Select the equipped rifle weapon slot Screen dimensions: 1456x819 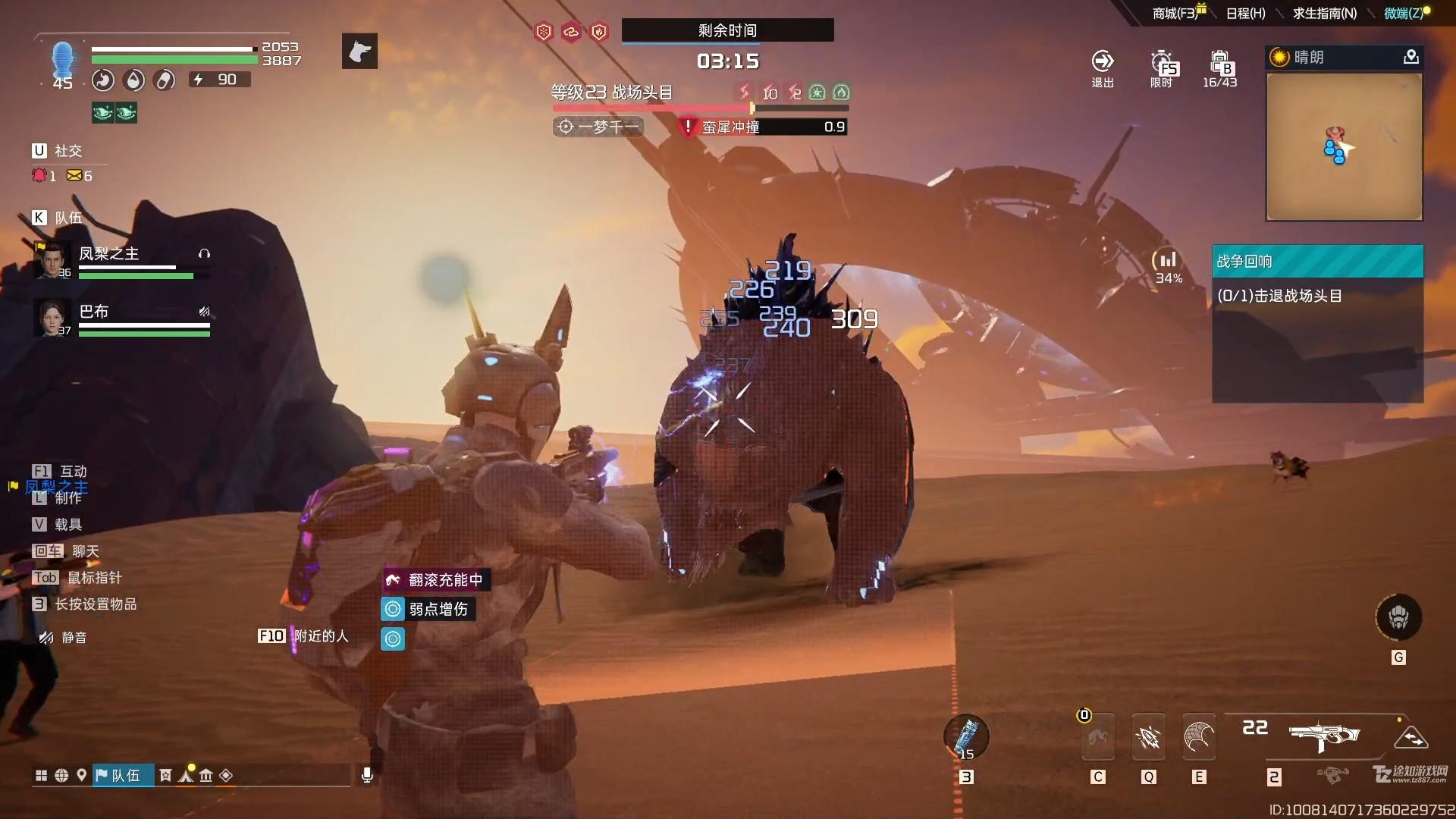pos(1323,736)
